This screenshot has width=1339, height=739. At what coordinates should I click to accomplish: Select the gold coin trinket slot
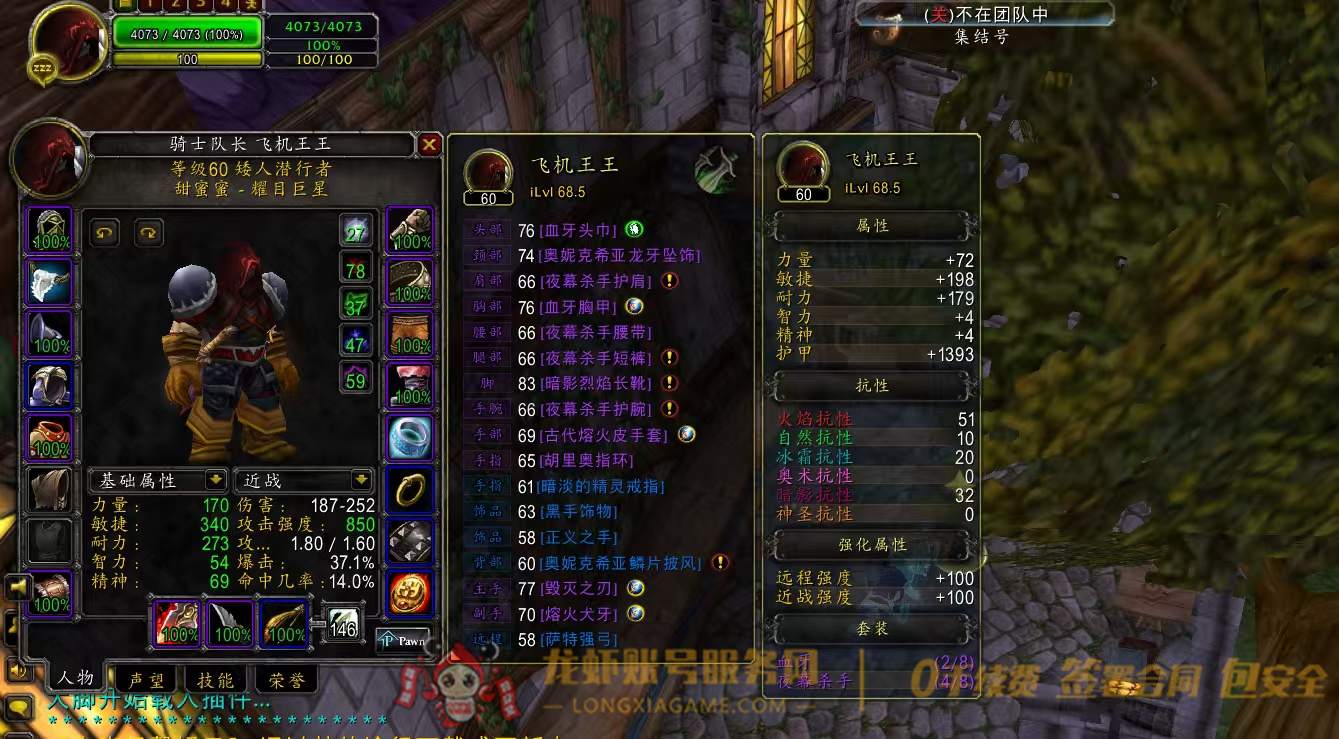(409, 594)
